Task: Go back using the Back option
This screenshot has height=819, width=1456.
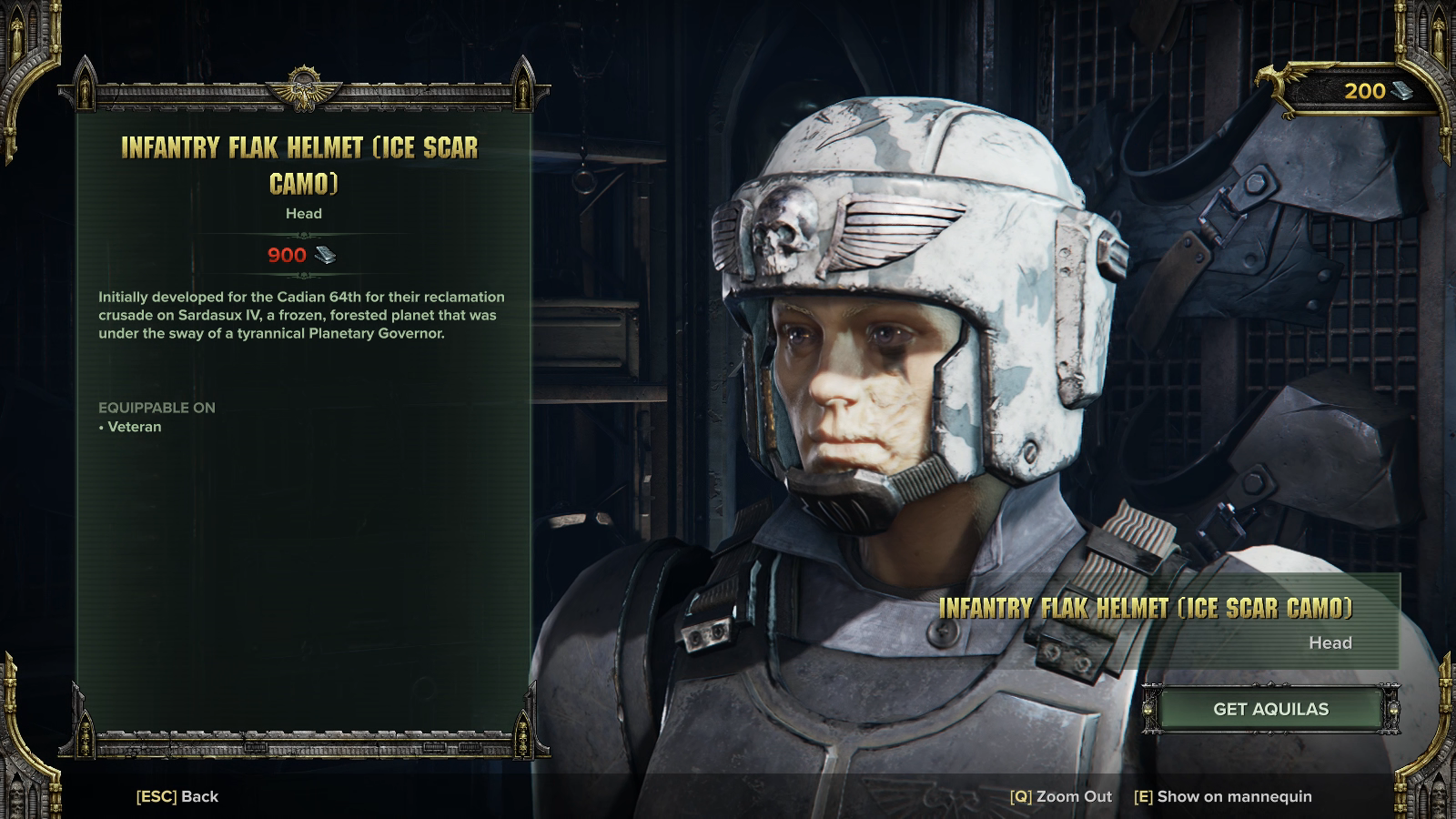Action: click(177, 796)
